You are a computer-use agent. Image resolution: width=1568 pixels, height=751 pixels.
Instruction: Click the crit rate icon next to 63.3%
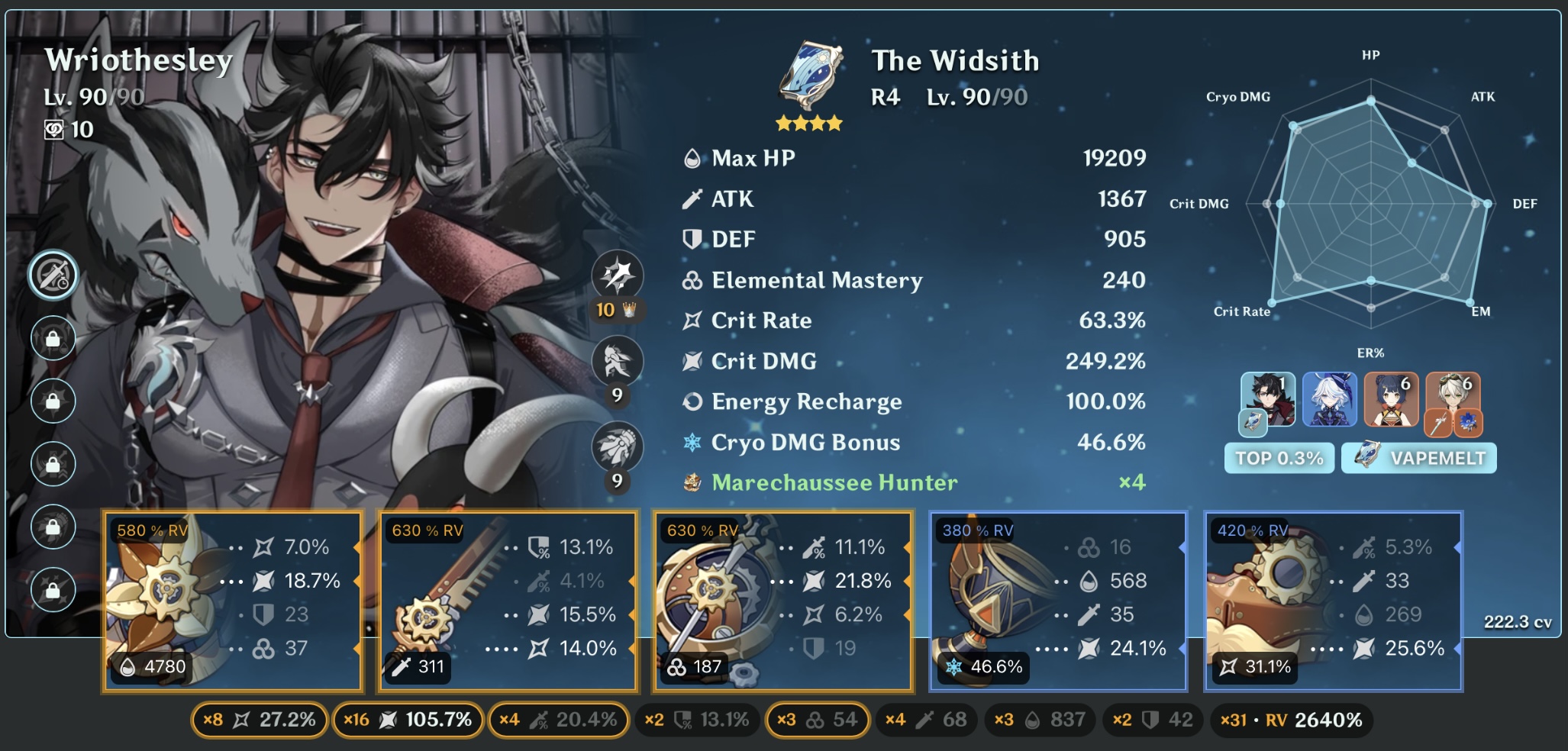click(692, 321)
